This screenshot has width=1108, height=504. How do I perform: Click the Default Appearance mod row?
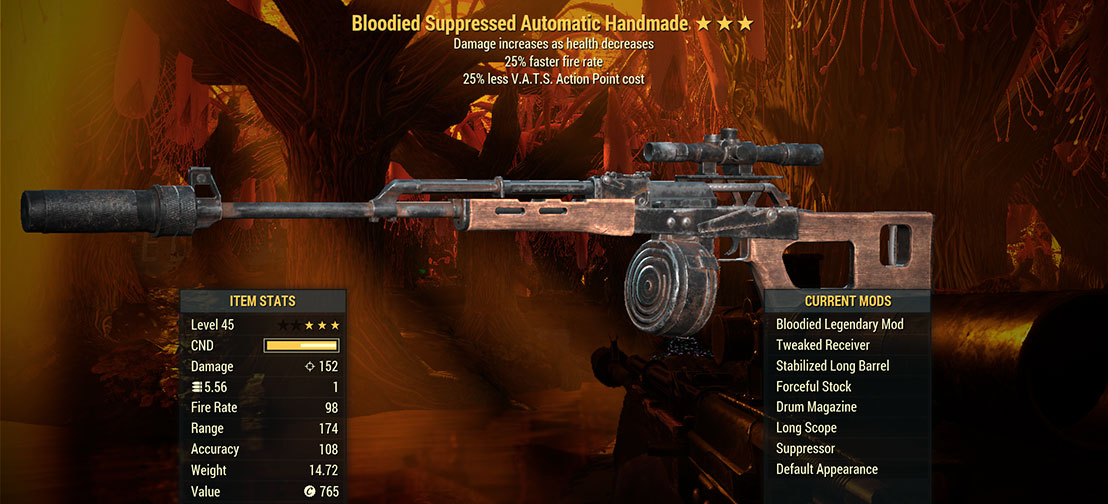point(826,469)
